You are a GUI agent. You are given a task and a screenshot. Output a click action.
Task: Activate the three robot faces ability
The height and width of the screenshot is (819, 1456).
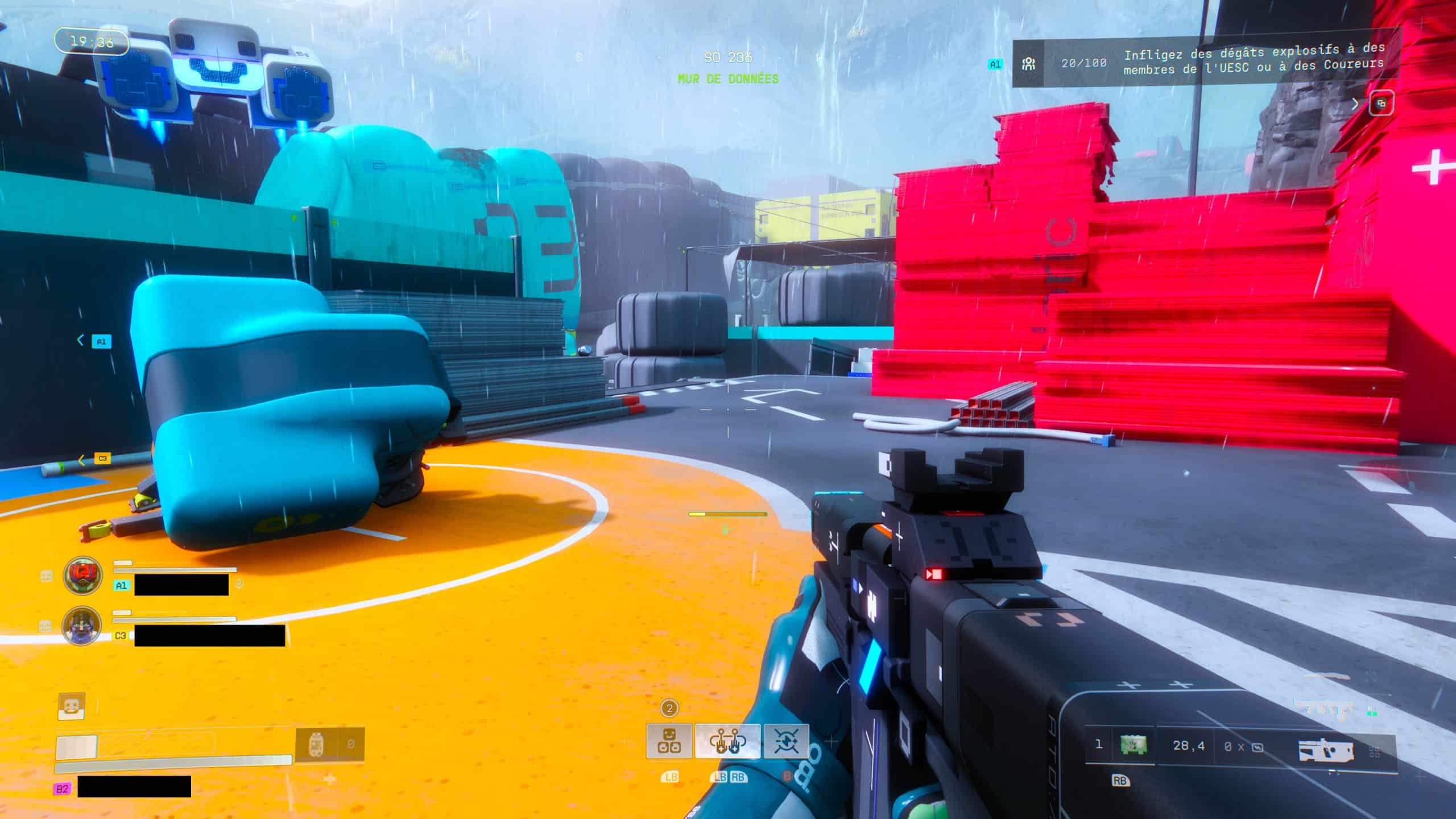669,741
